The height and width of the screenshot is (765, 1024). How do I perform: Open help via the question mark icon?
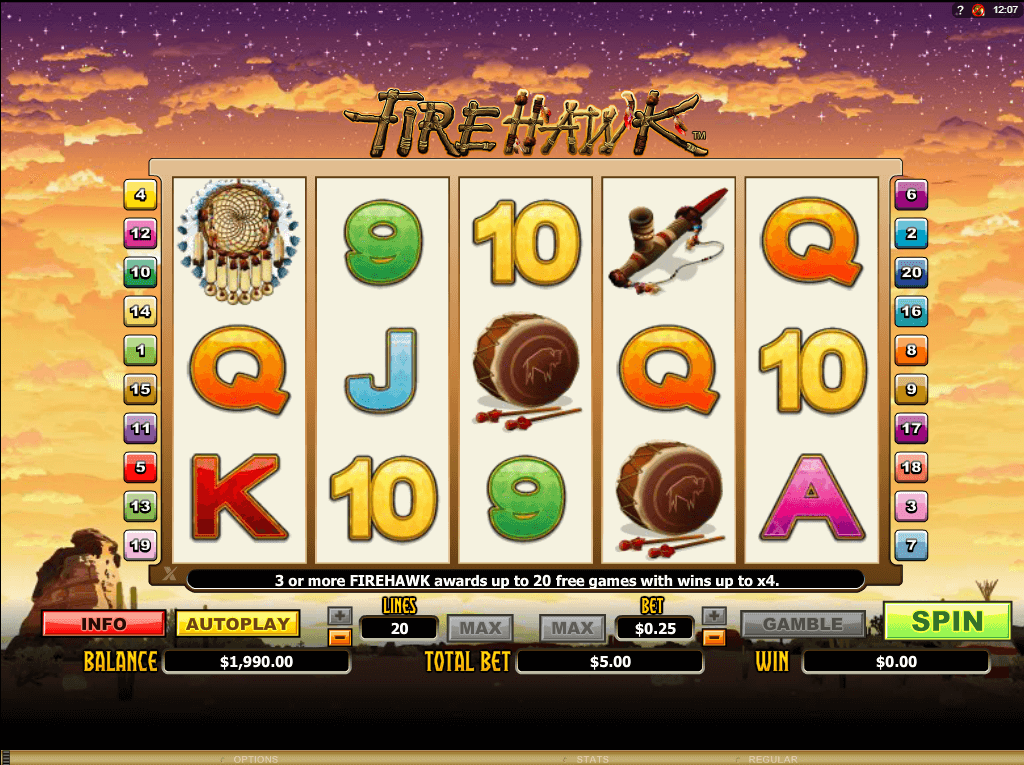point(959,9)
